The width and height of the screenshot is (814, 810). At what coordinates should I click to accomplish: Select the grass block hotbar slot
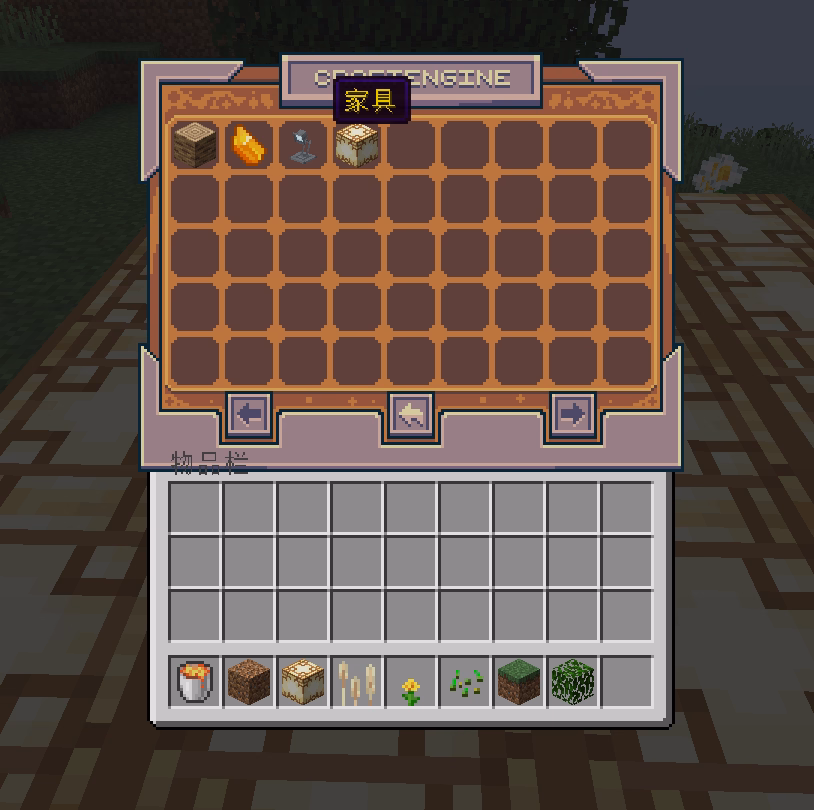[518, 682]
